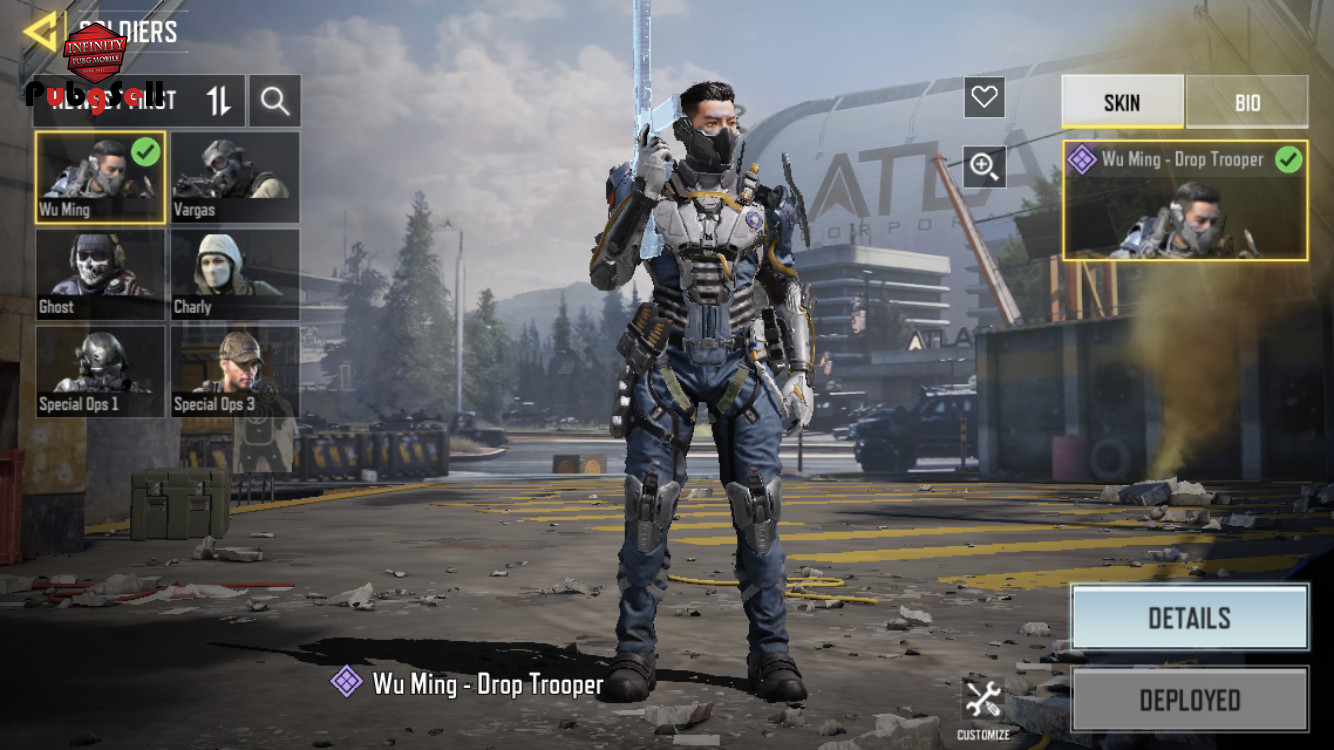Open the DETAILS button
This screenshot has width=1334, height=750.
click(x=1189, y=617)
